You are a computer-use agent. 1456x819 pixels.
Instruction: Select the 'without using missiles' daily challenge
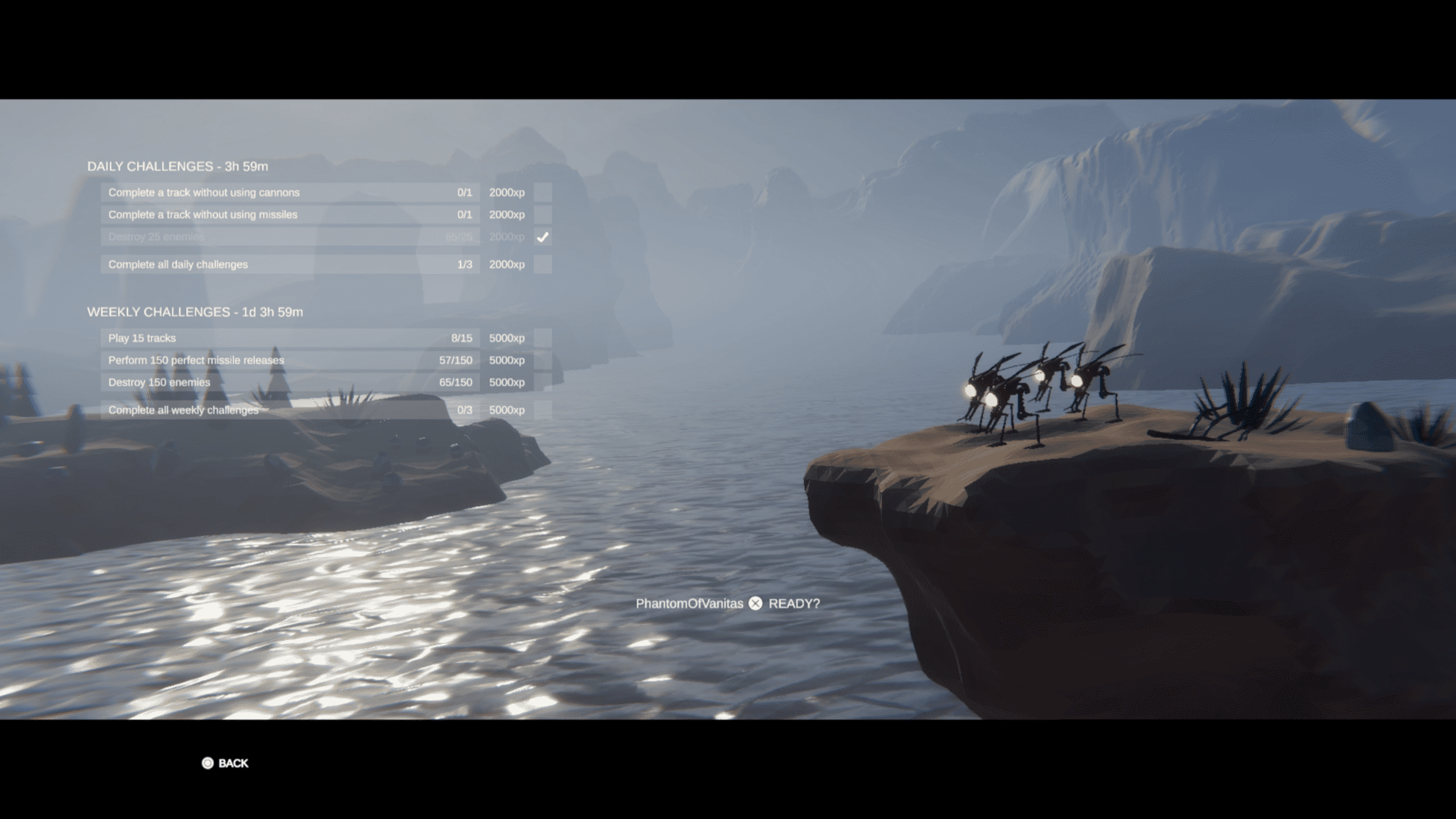click(x=290, y=214)
